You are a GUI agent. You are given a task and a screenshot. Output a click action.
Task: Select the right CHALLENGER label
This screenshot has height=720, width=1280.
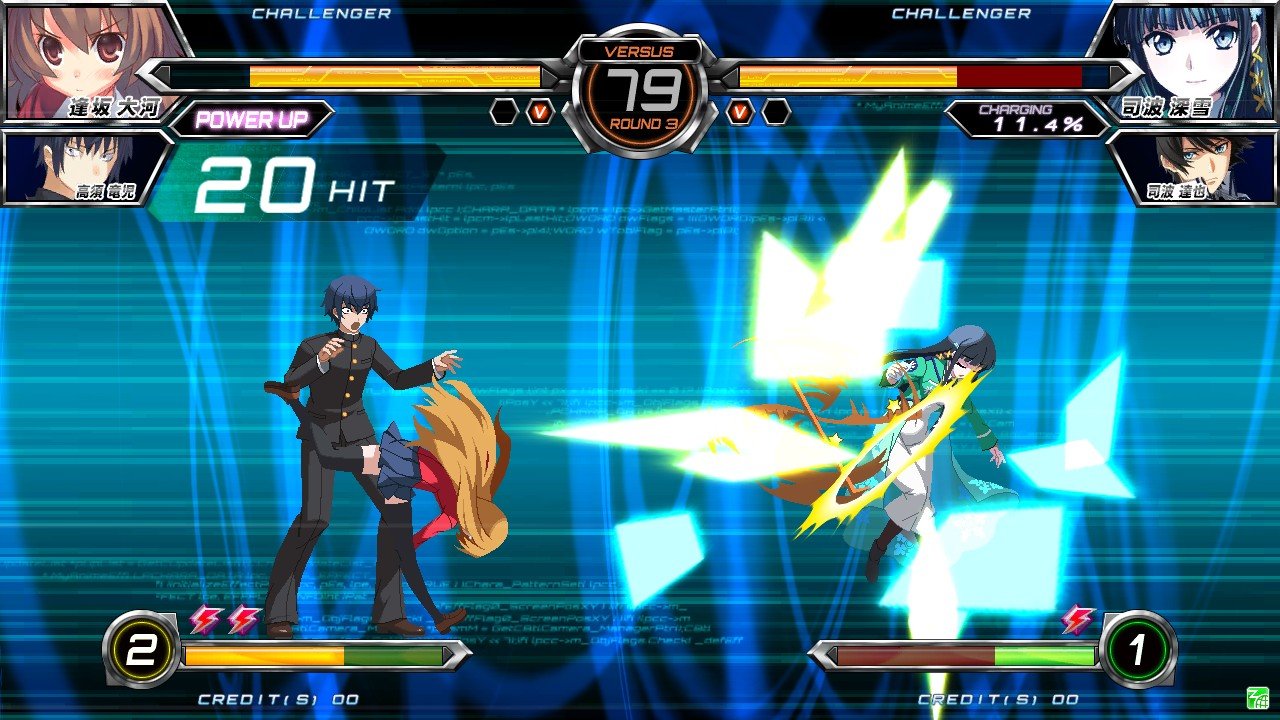tap(962, 14)
